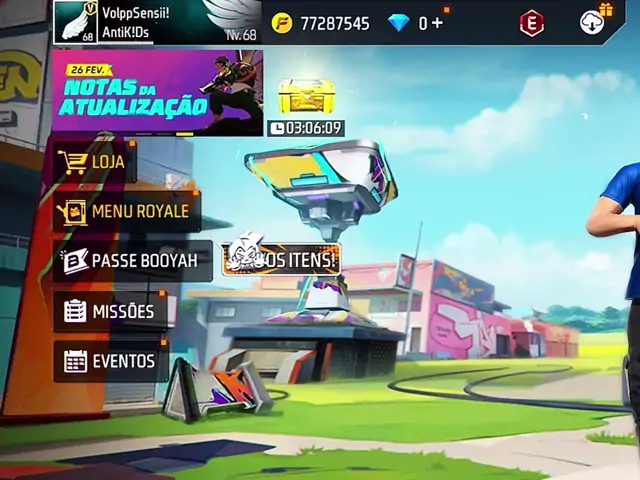
Task: View the Notas da Atualização banner
Action: [157, 93]
